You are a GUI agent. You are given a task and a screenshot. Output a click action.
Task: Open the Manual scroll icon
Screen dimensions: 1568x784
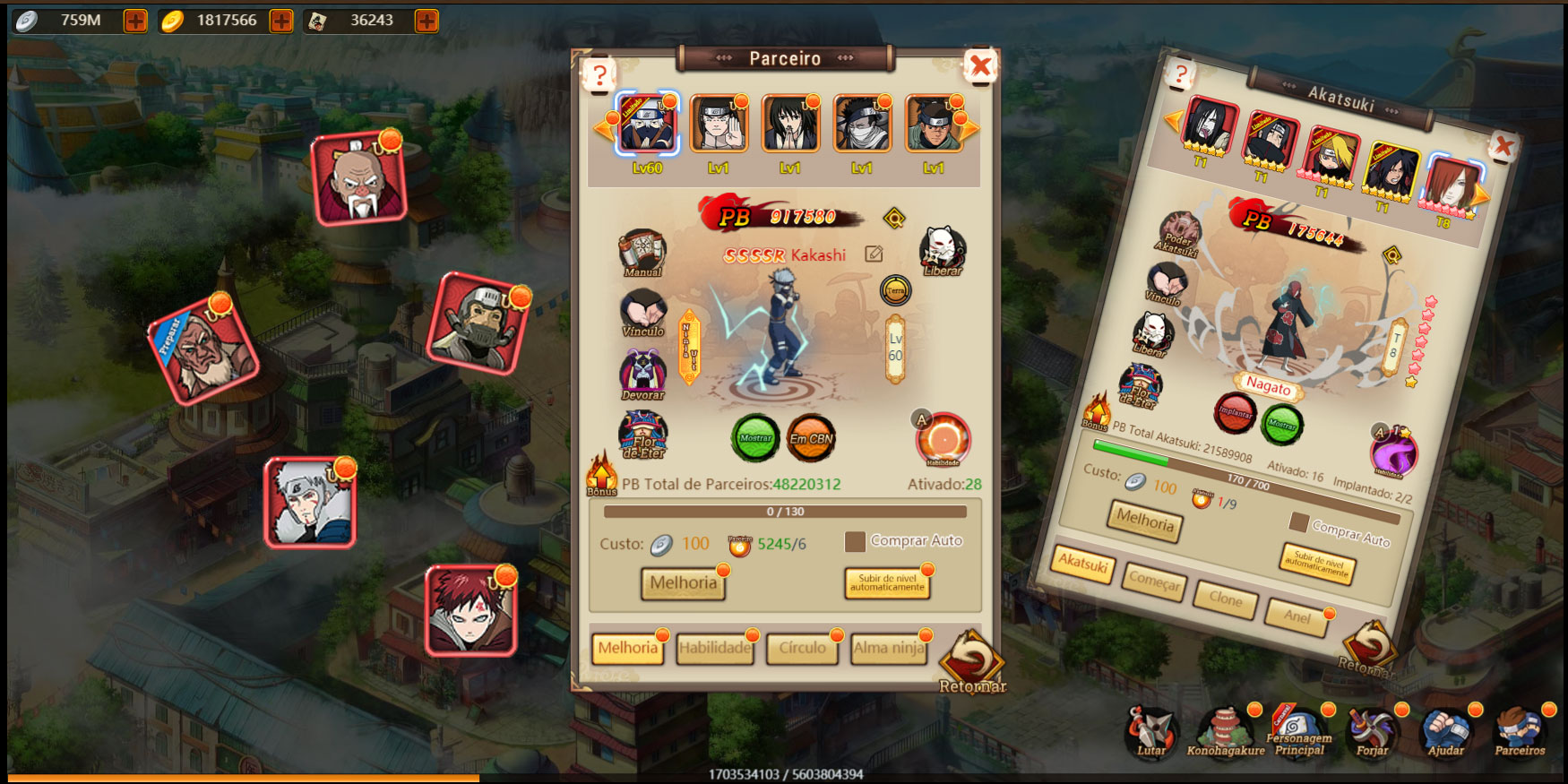pyautogui.click(x=642, y=252)
